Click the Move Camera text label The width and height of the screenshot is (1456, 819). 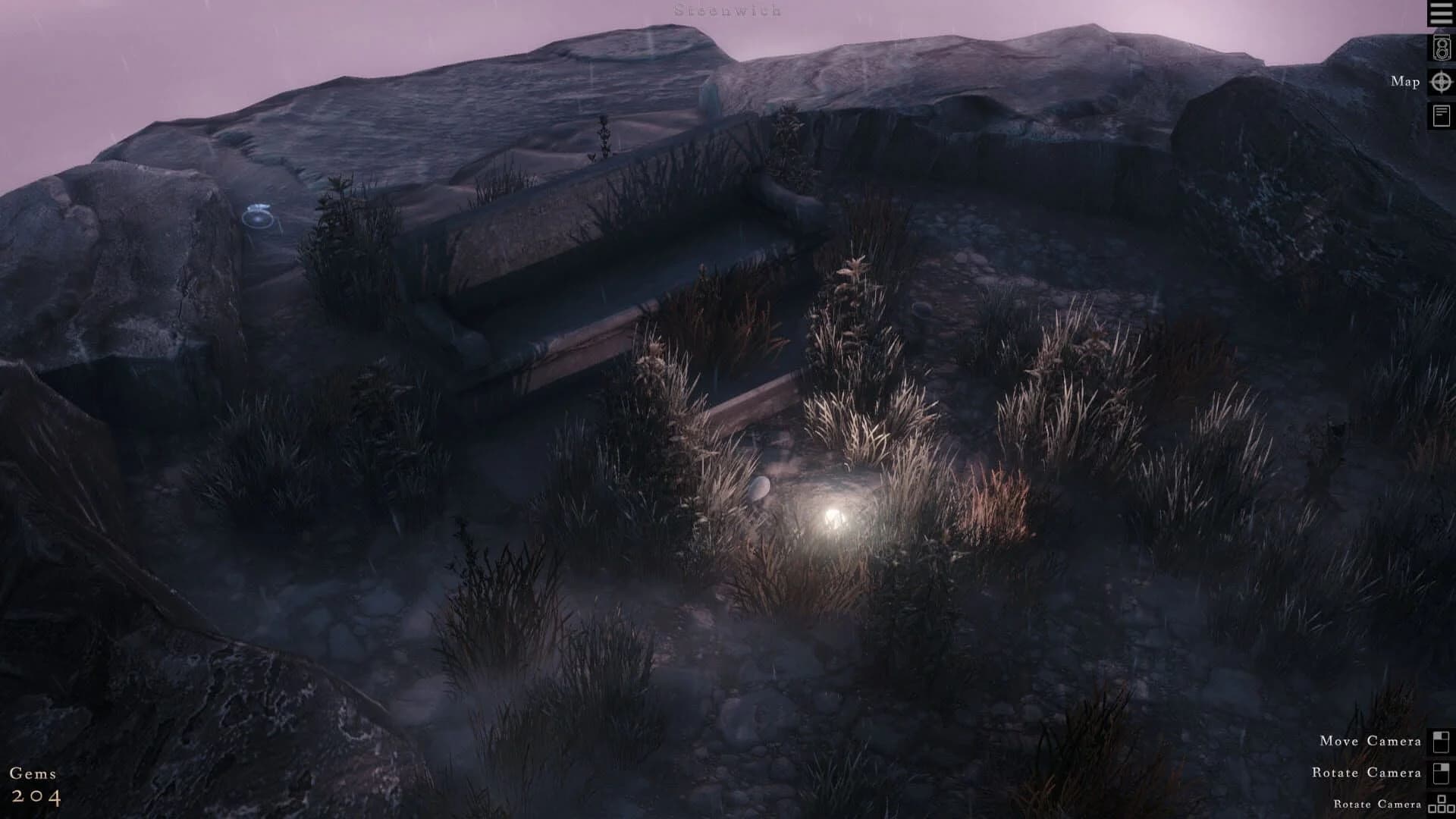[1369, 741]
